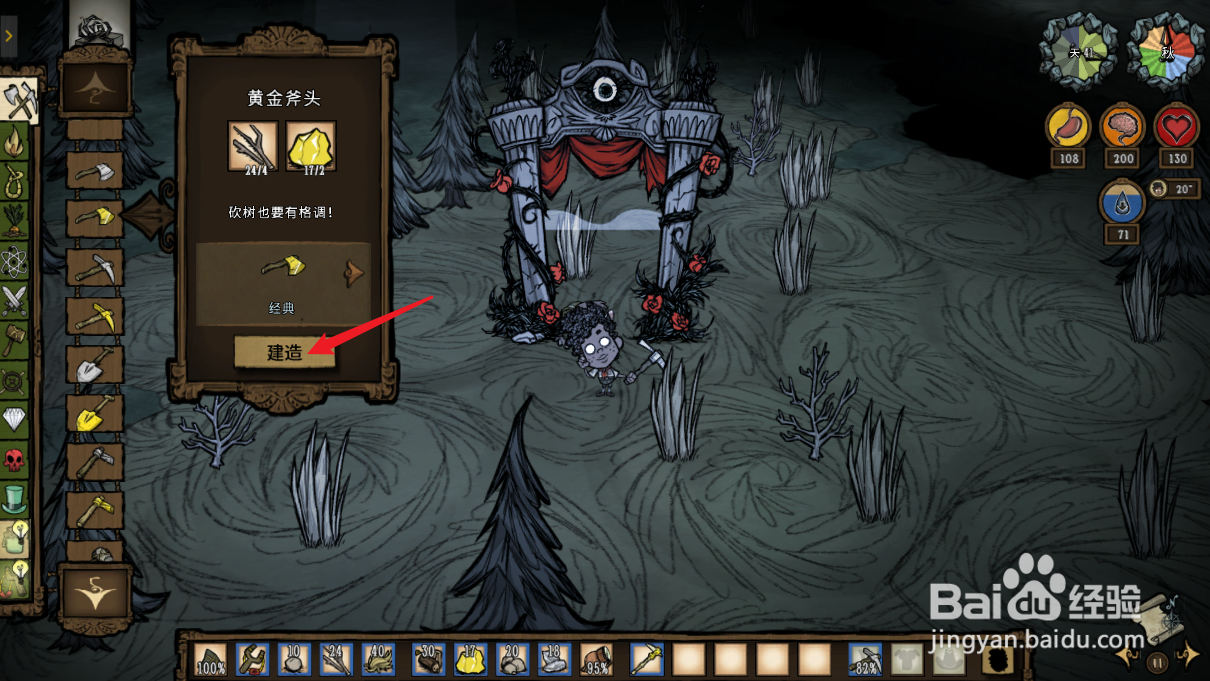Switch to the Science atom tab
Viewport: 1210px width, 681px height.
[14, 262]
